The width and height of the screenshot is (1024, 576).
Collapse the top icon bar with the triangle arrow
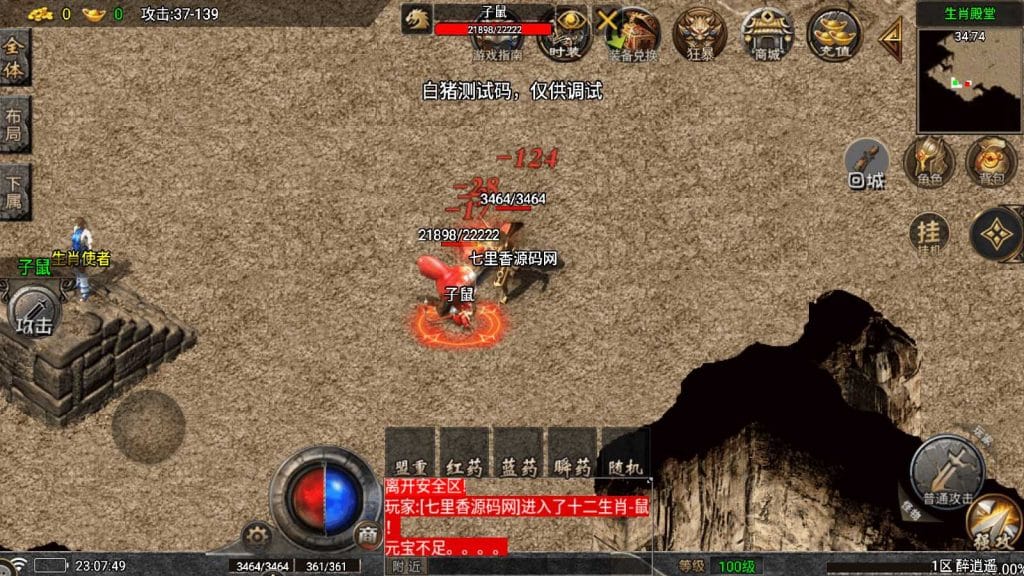click(x=890, y=38)
